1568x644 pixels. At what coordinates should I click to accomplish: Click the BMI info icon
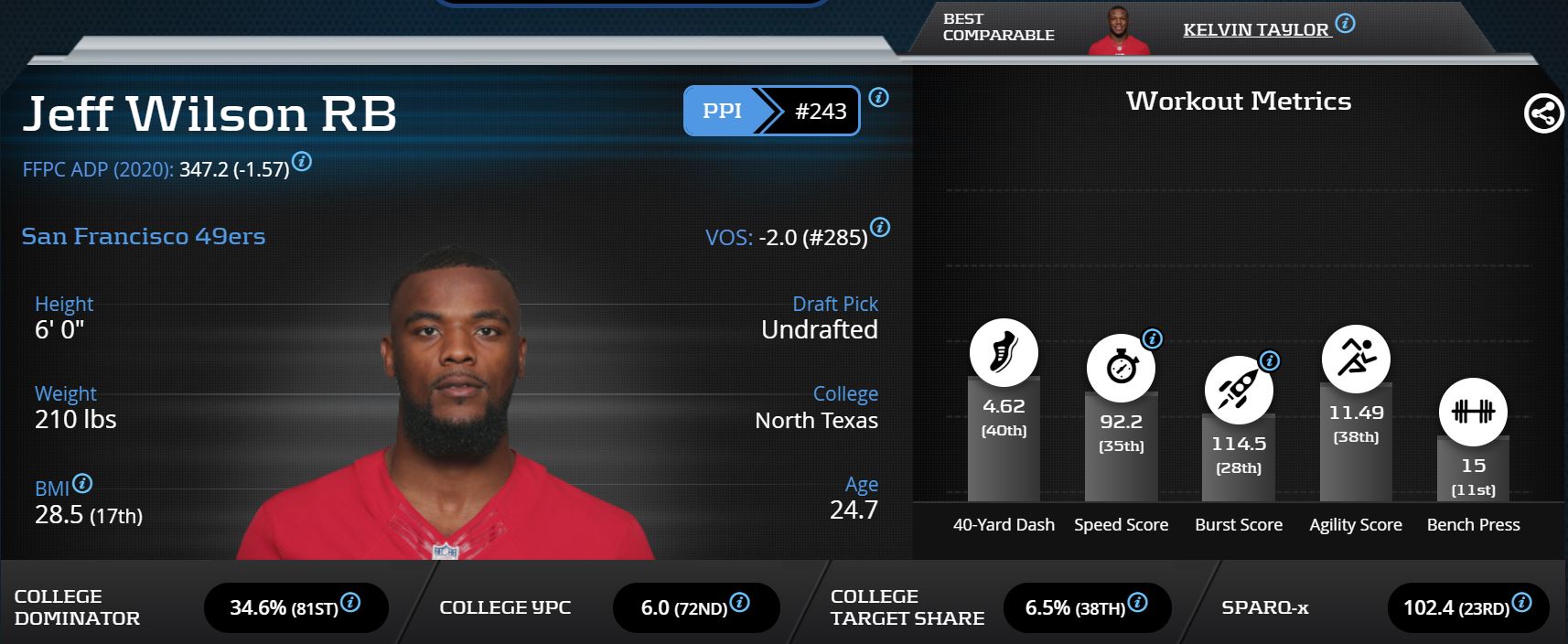click(82, 483)
